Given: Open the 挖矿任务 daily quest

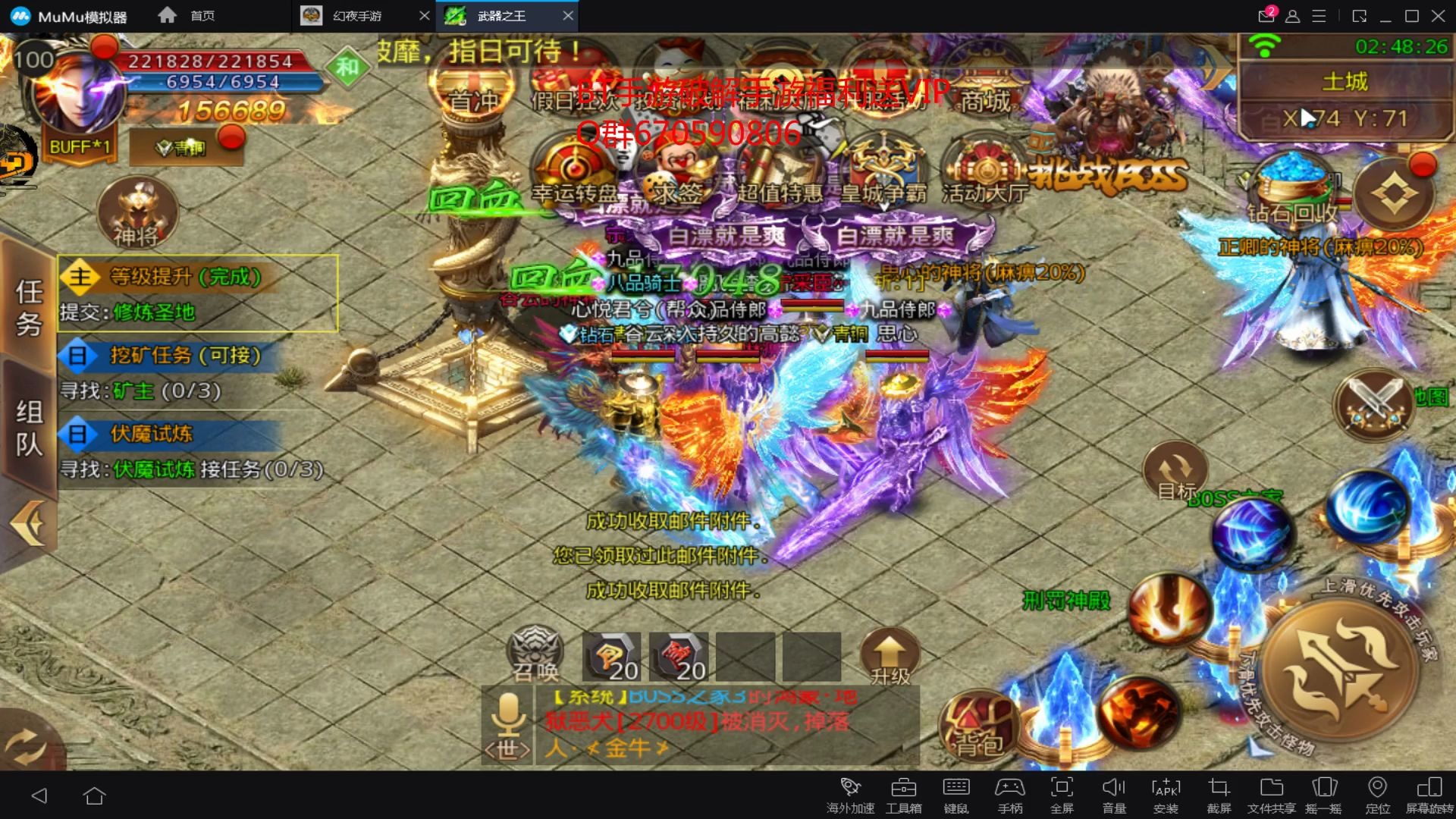Looking at the screenshot, I should [x=185, y=355].
